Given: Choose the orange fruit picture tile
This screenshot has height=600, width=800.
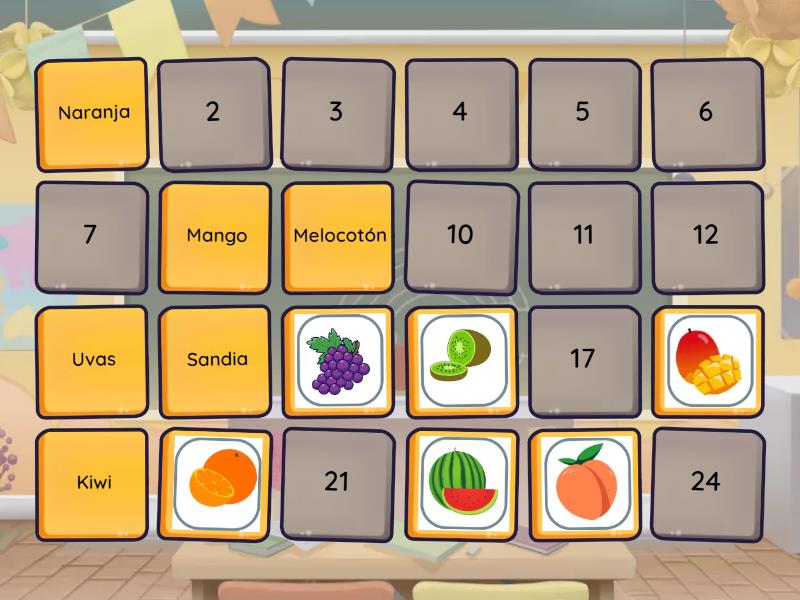Looking at the screenshot, I should (x=216, y=484).
